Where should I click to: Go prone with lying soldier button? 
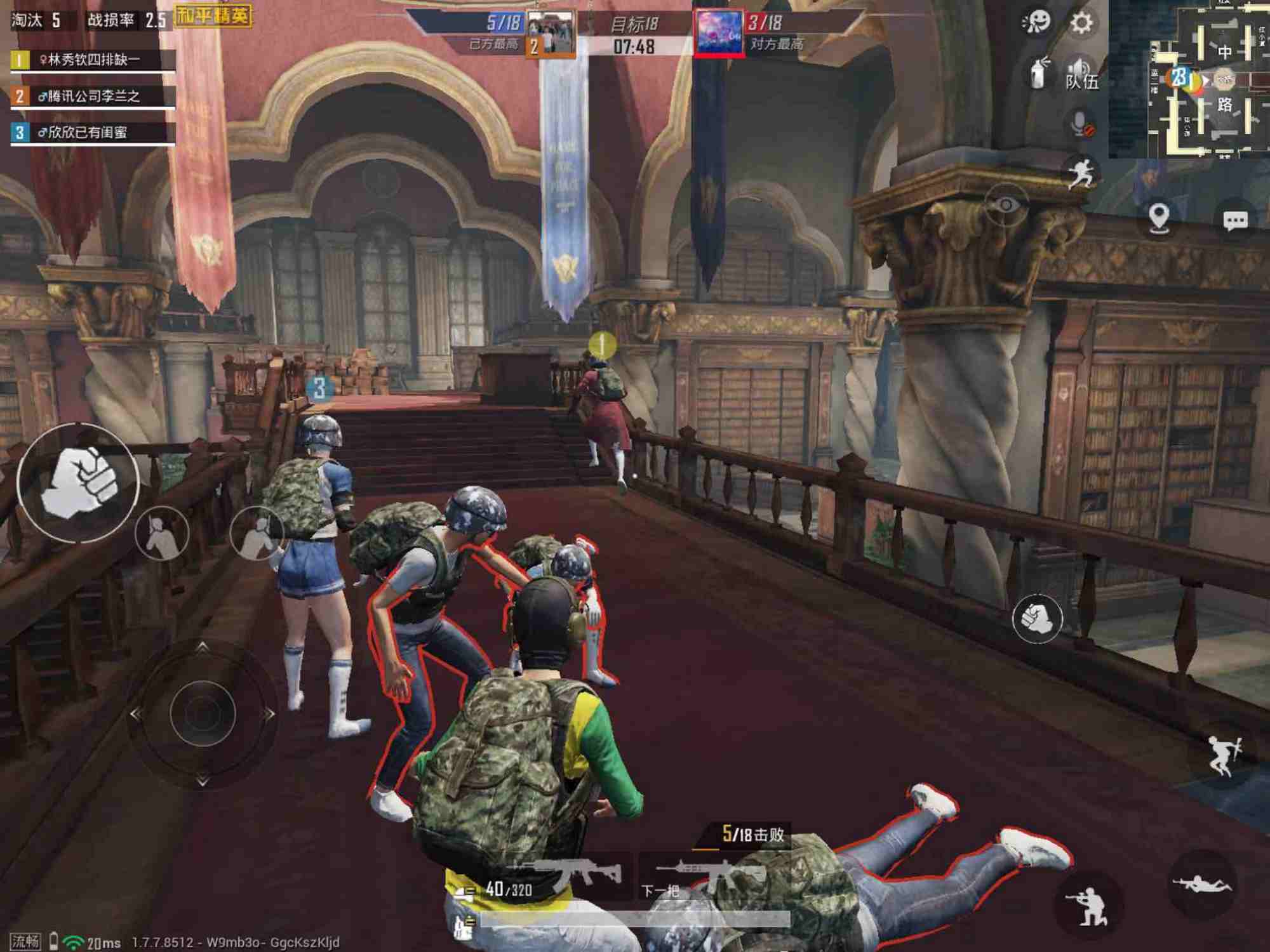click(x=1201, y=884)
